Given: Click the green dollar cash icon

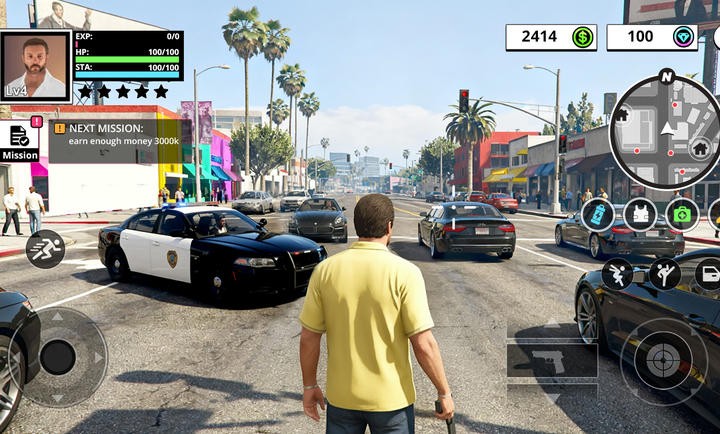Looking at the screenshot, I should (582, 37).
